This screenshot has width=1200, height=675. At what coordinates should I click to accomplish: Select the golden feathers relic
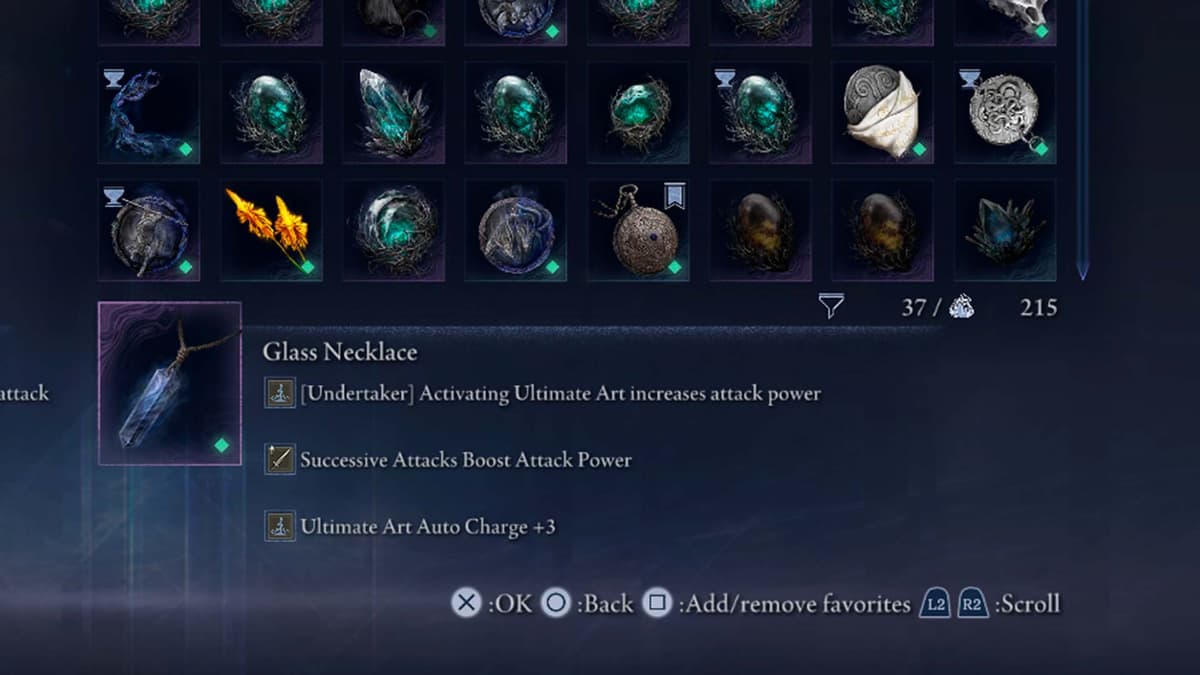click(x=271, y=230)
